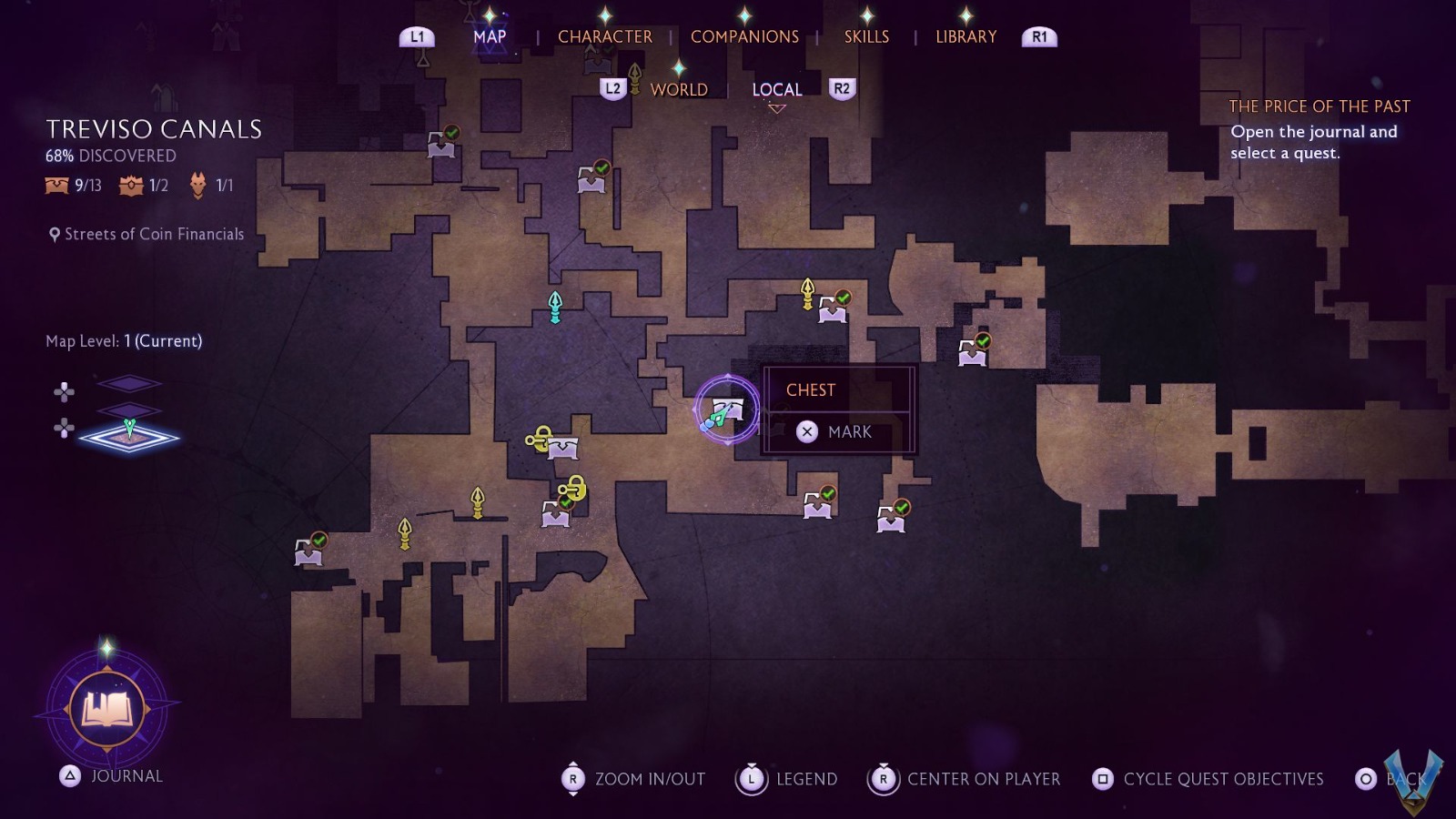Open The Price of the Past quest tracker

(x=1319, y=106)
